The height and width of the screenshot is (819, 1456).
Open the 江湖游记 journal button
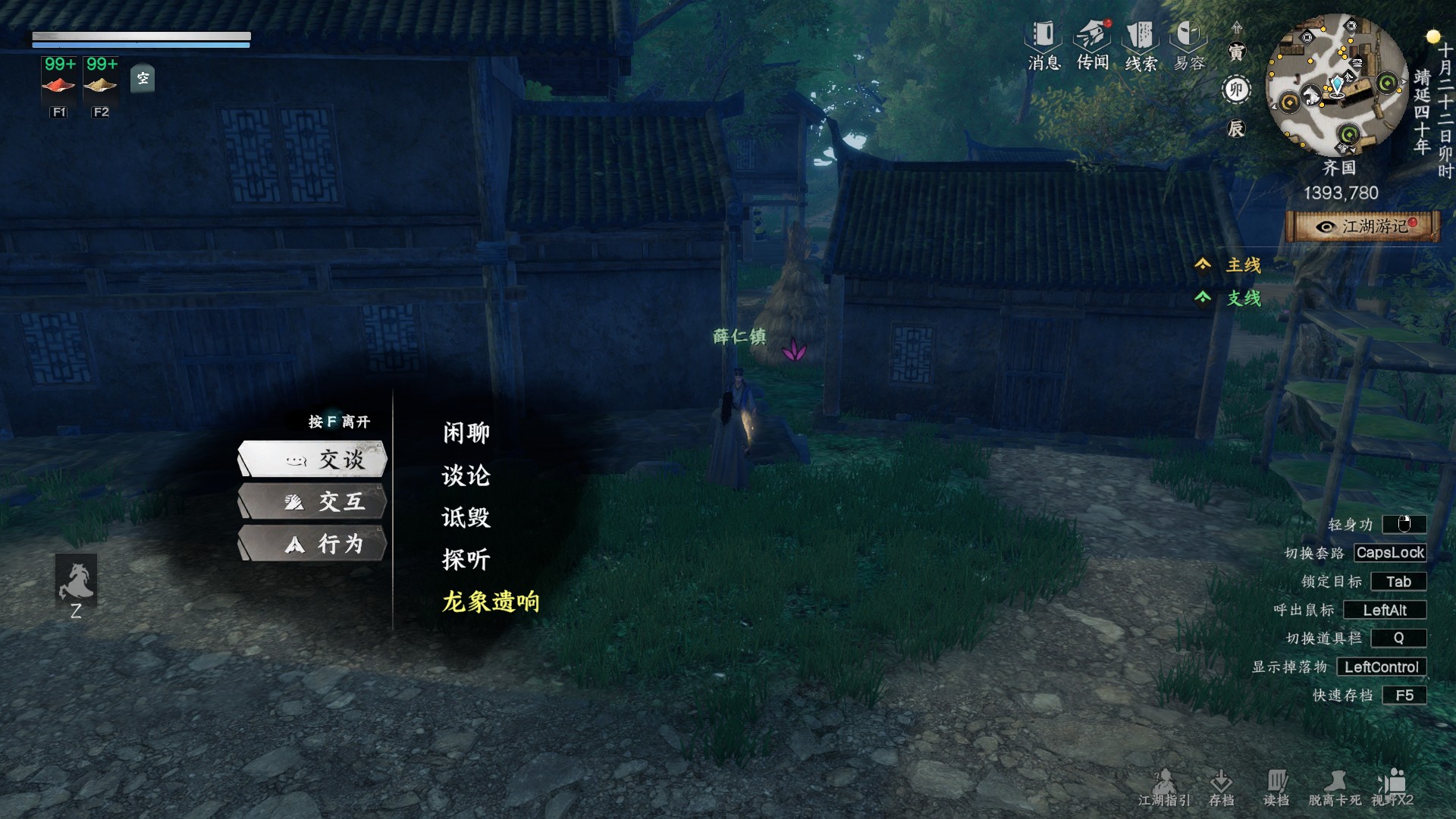click(x=1363, y=227)
